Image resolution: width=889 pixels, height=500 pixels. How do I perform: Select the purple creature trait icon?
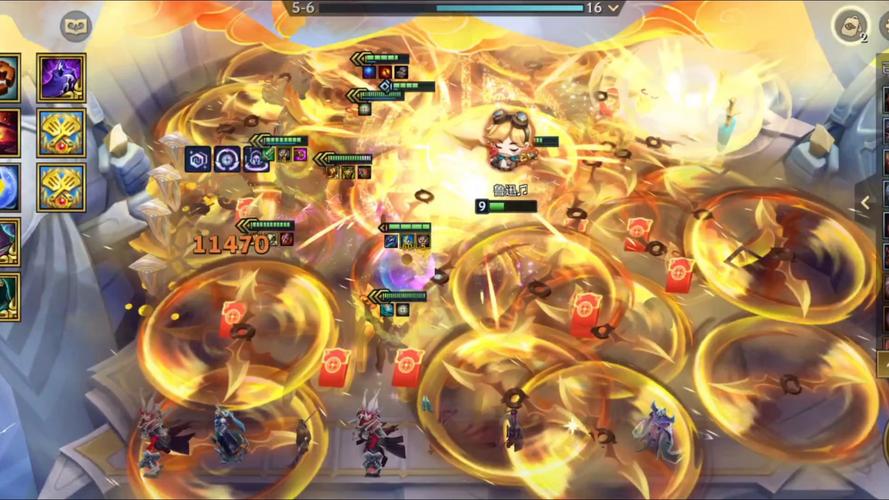coord(61,77)
